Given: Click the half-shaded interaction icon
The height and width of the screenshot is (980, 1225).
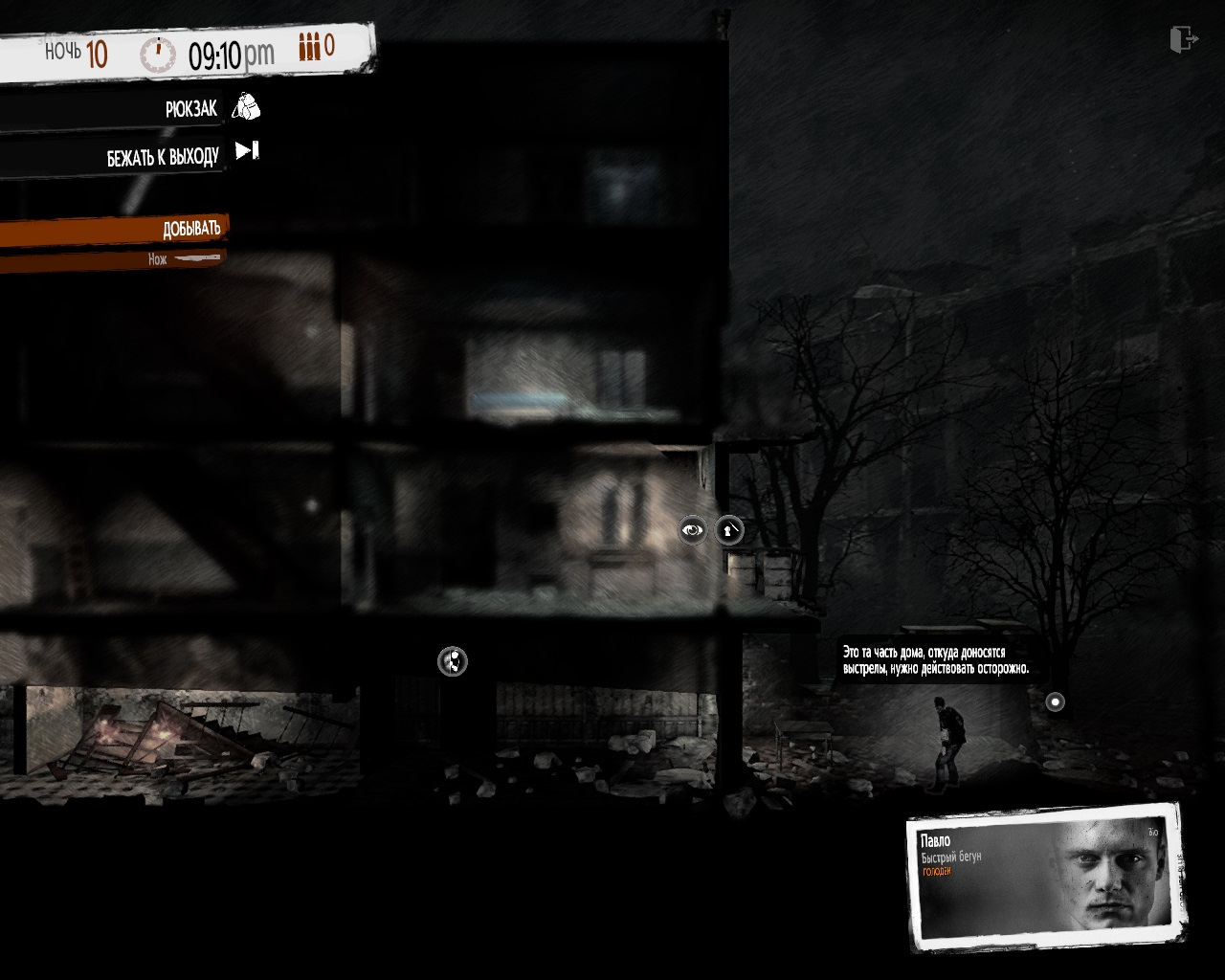Looking at the screenshot, I should (453, 660).
